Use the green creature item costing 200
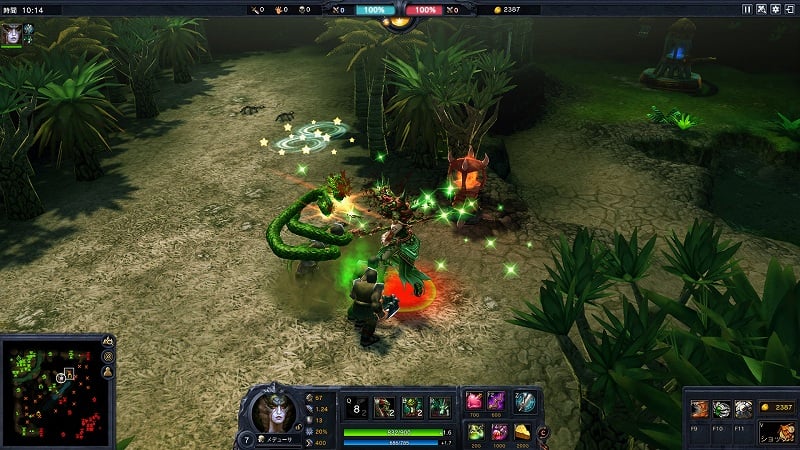The image size is (800, 450). tap(475, 432)
